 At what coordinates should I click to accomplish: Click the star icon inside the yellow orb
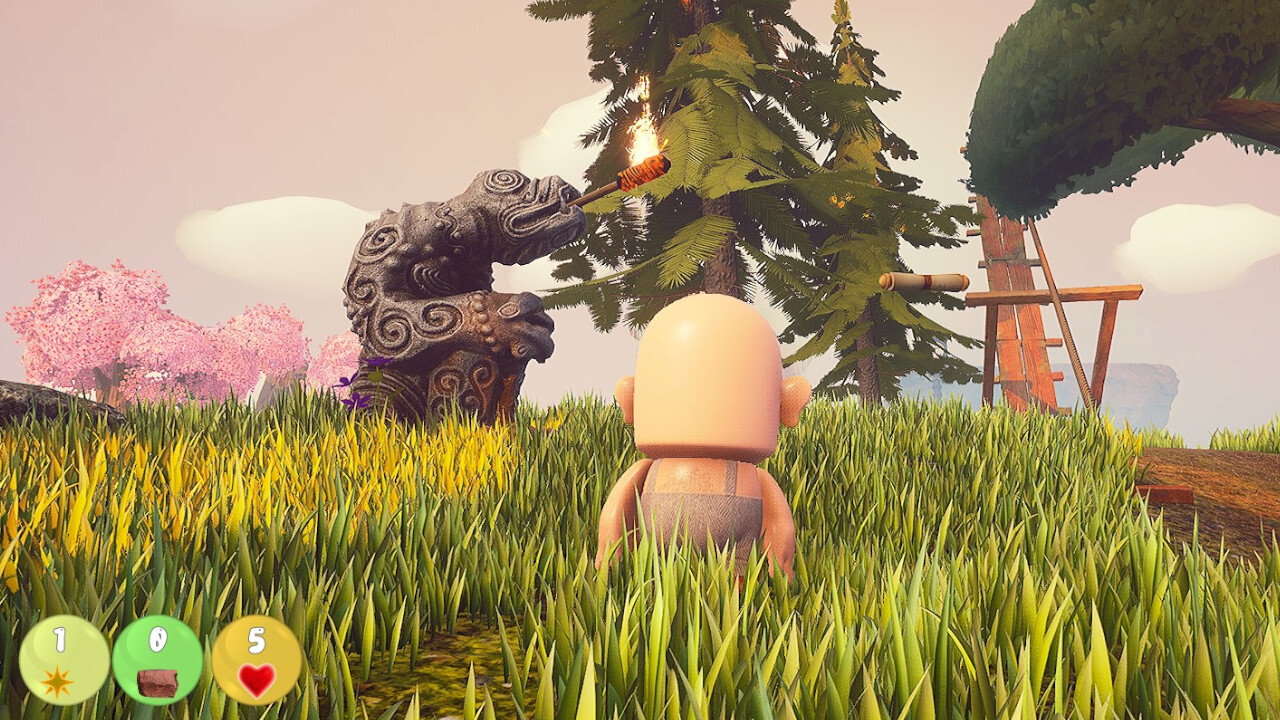pos(60,683)
